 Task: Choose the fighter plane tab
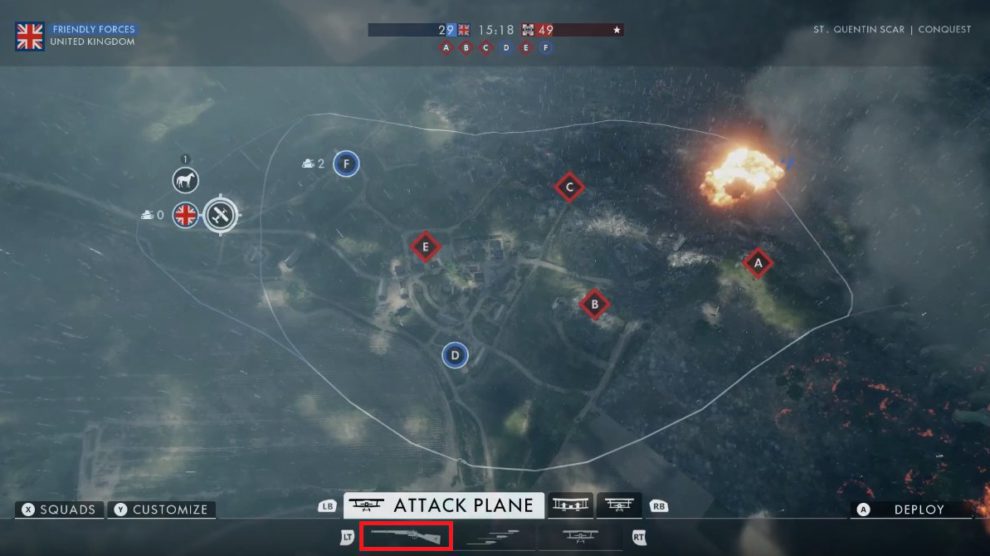point(619,506)
